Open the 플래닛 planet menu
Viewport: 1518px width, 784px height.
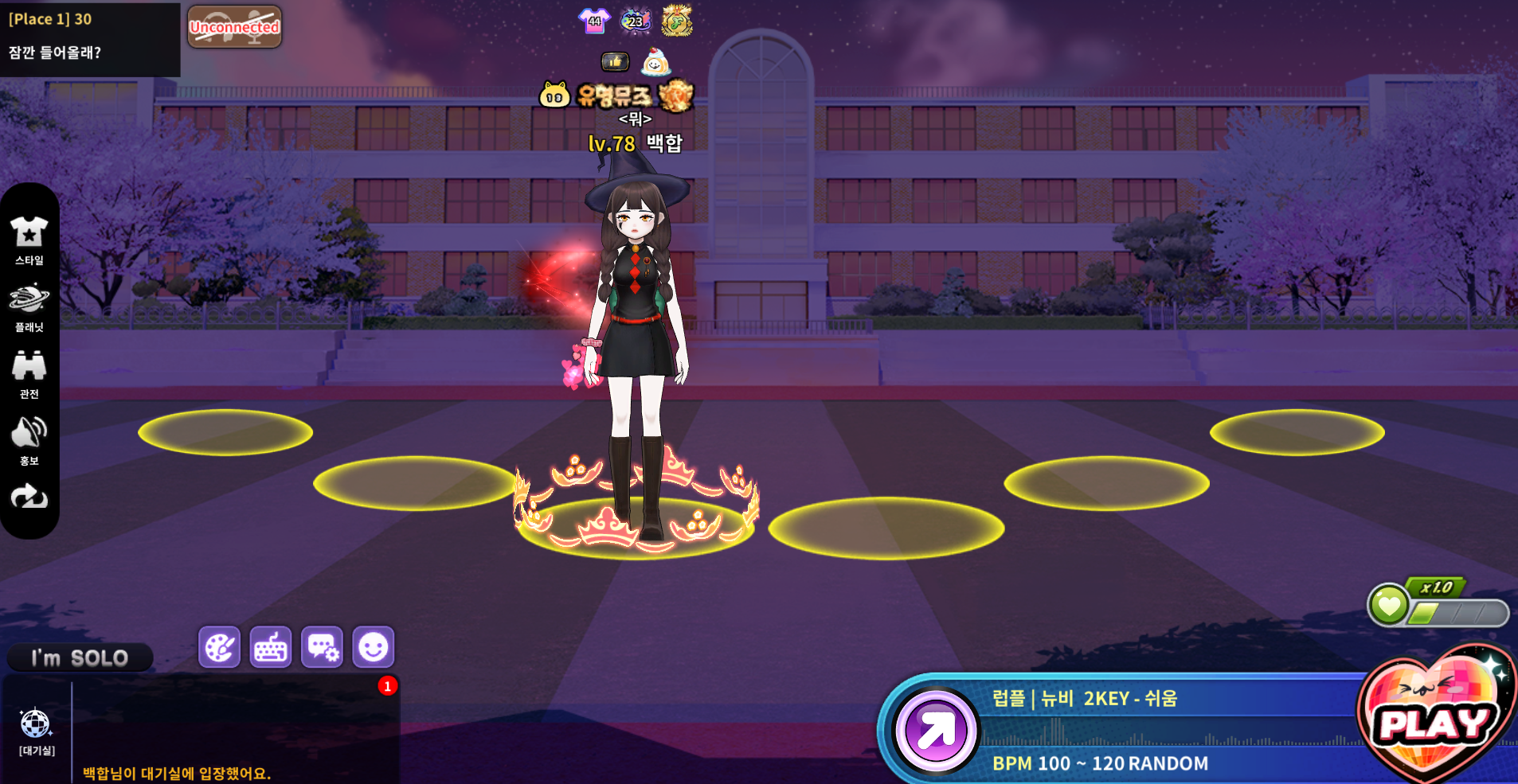(29, 307)
